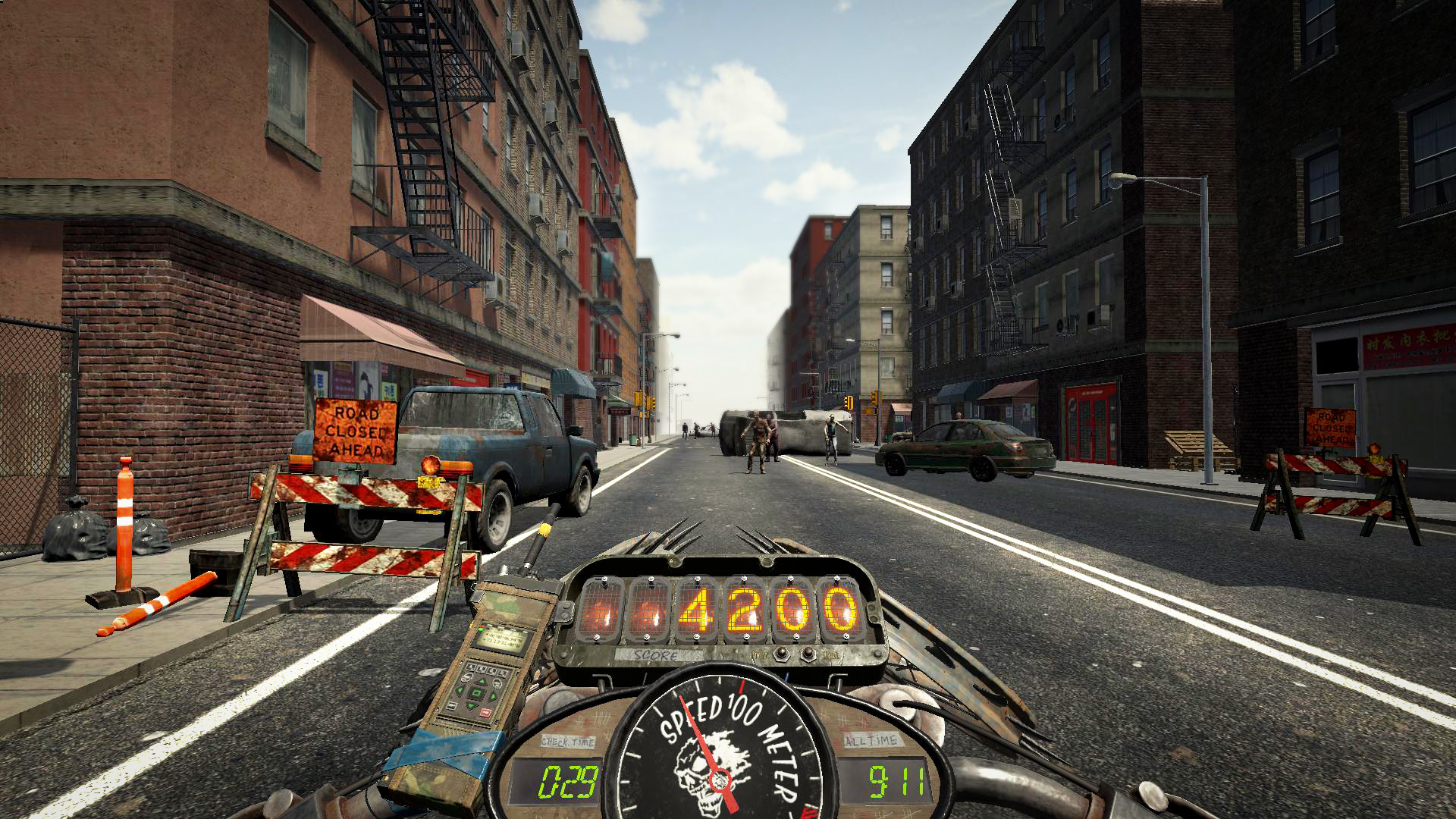
Task: Flip the left toggle switch under the score display
Action: pos(782,653)
